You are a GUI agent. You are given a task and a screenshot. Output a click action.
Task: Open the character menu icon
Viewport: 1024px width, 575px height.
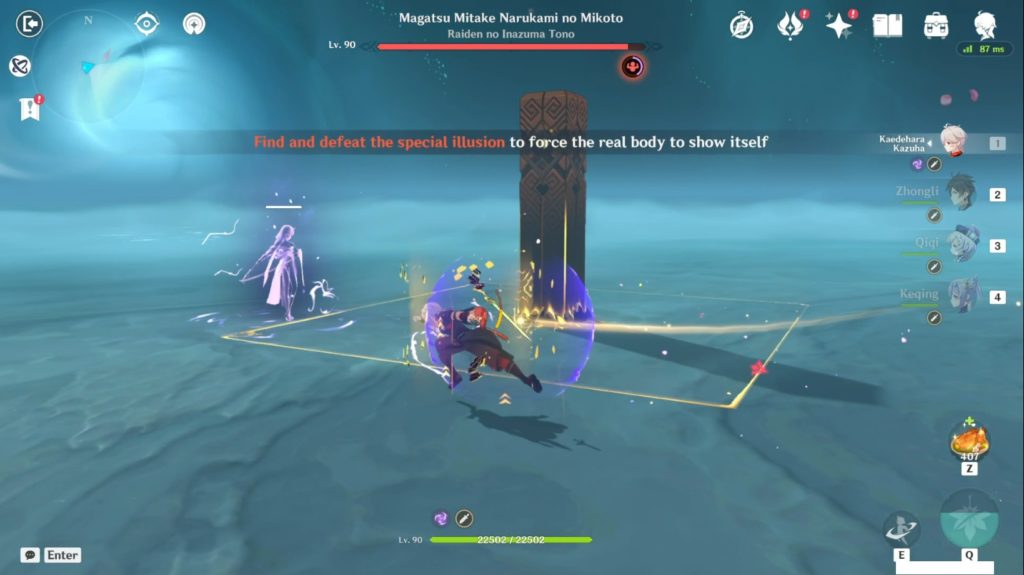985,26
